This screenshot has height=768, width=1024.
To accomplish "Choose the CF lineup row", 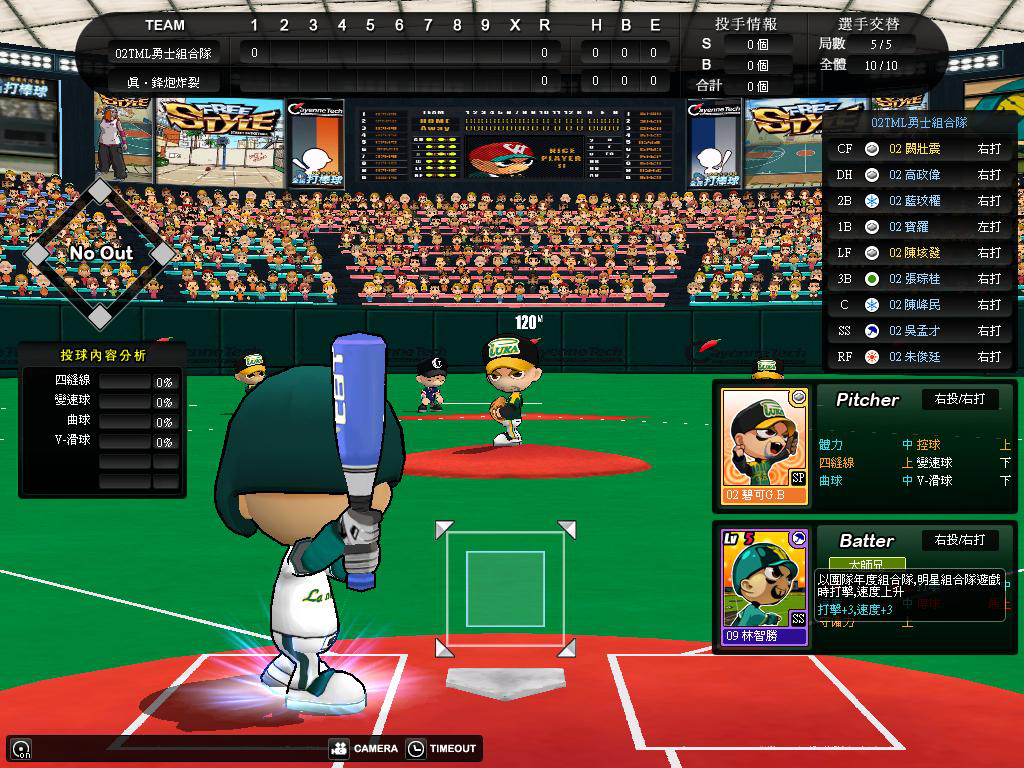I will click(918, 149).
